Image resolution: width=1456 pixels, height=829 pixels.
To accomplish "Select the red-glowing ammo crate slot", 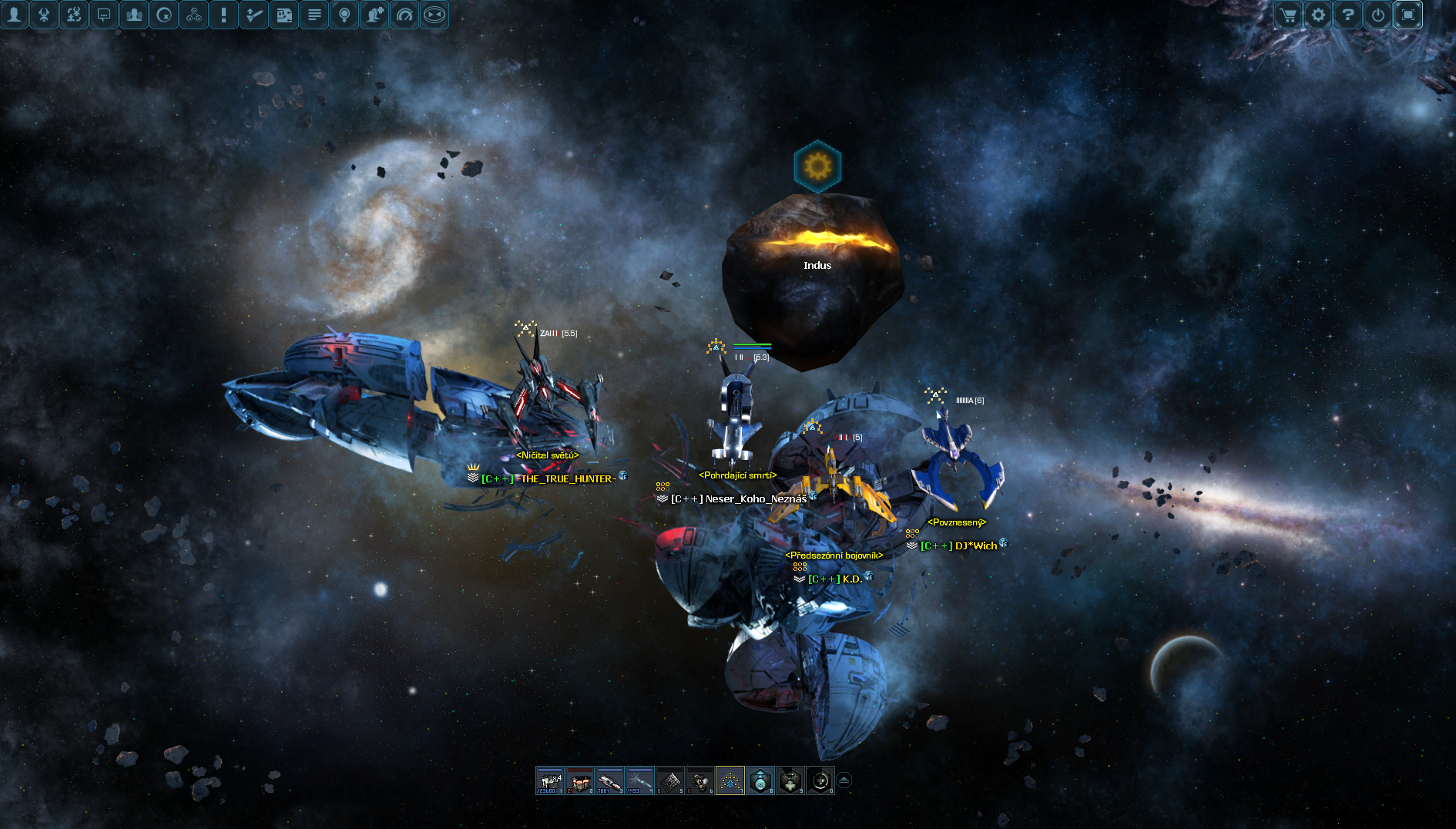I will 580,780.
